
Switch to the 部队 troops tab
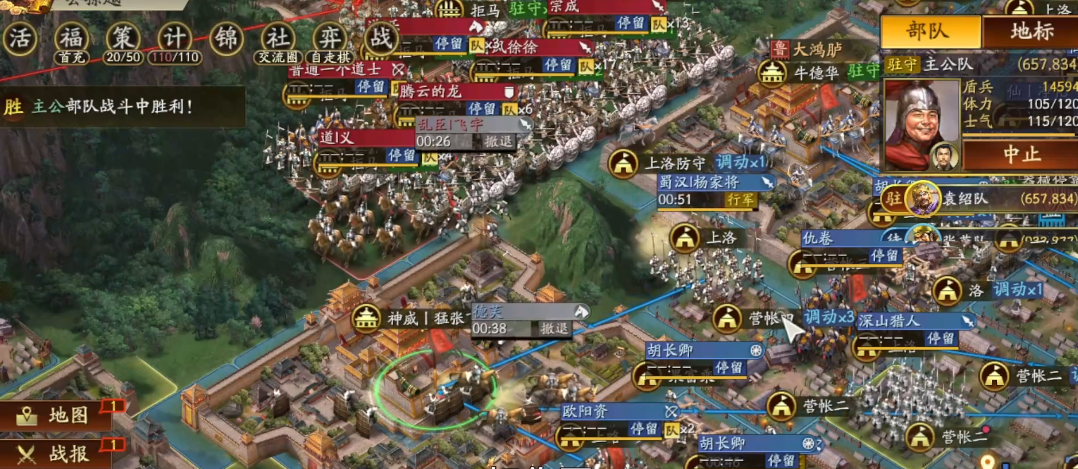(x=930, y=31)
